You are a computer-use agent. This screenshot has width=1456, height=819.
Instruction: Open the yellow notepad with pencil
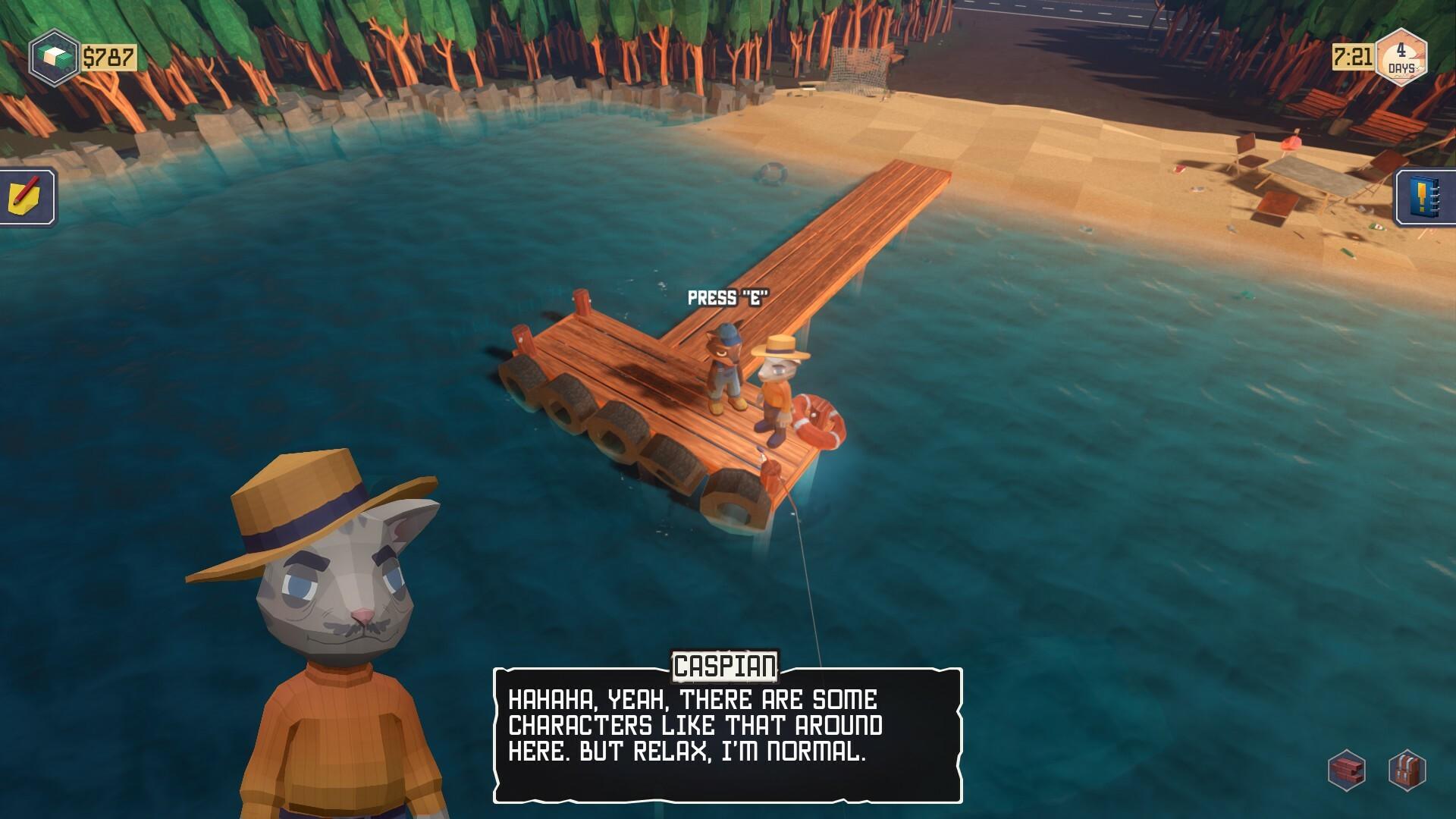pos(27,197)
